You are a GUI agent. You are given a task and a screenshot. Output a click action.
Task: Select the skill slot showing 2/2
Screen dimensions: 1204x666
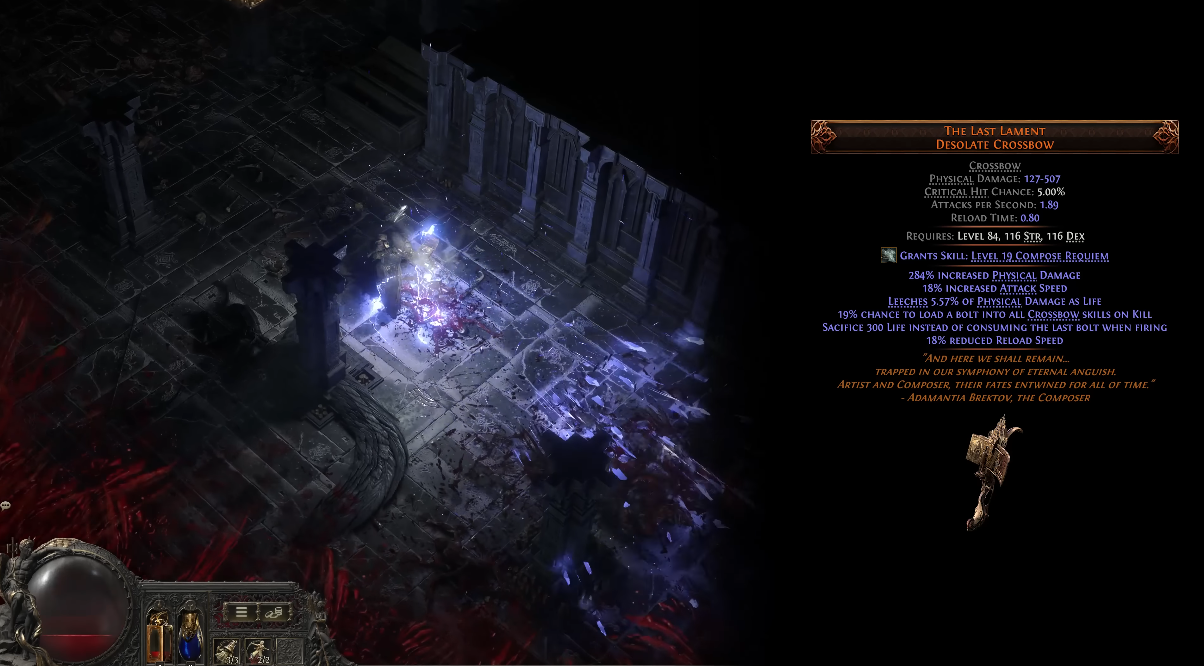pyautogui.click(x=257, y=650)
